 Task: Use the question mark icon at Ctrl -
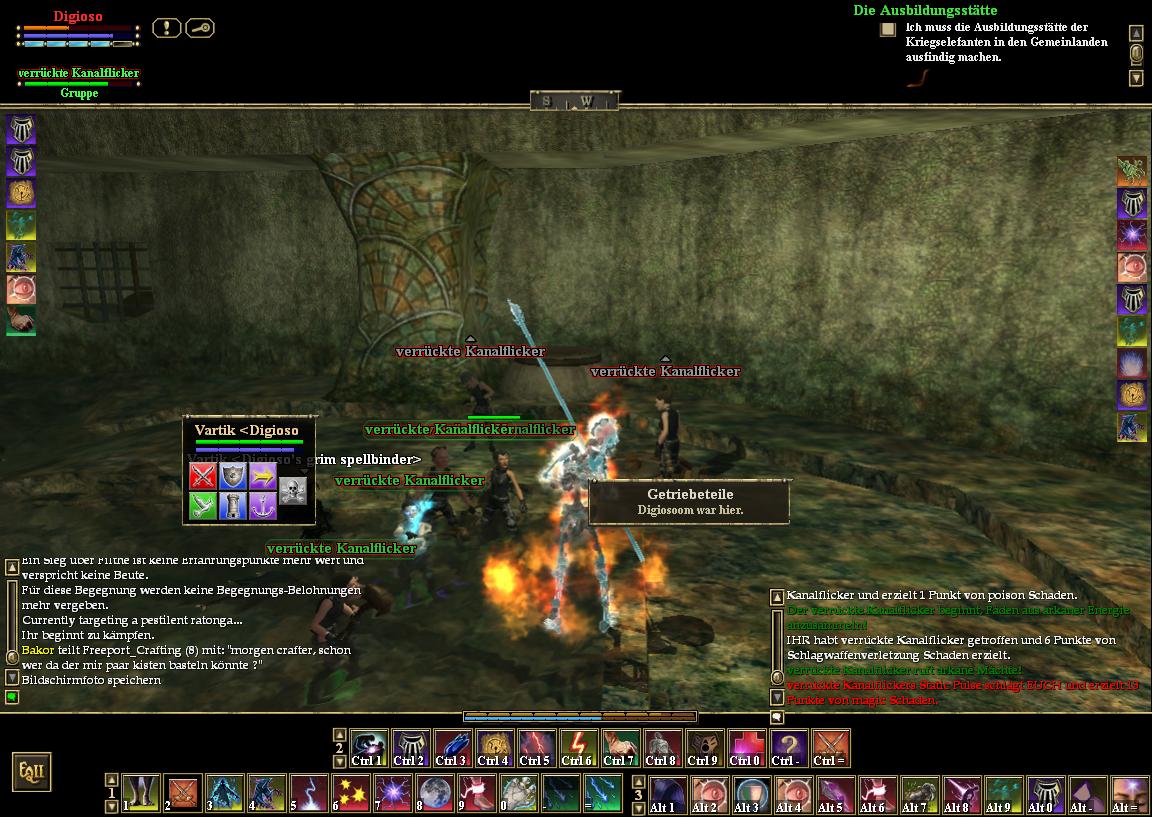[x=788, y=747]
